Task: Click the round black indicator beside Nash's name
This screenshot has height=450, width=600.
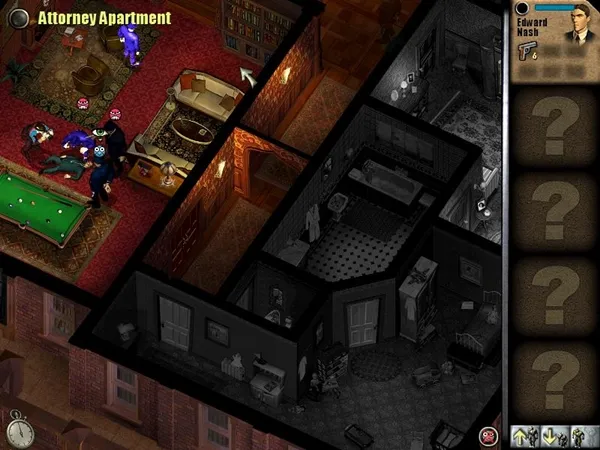Action: (521, 10)
